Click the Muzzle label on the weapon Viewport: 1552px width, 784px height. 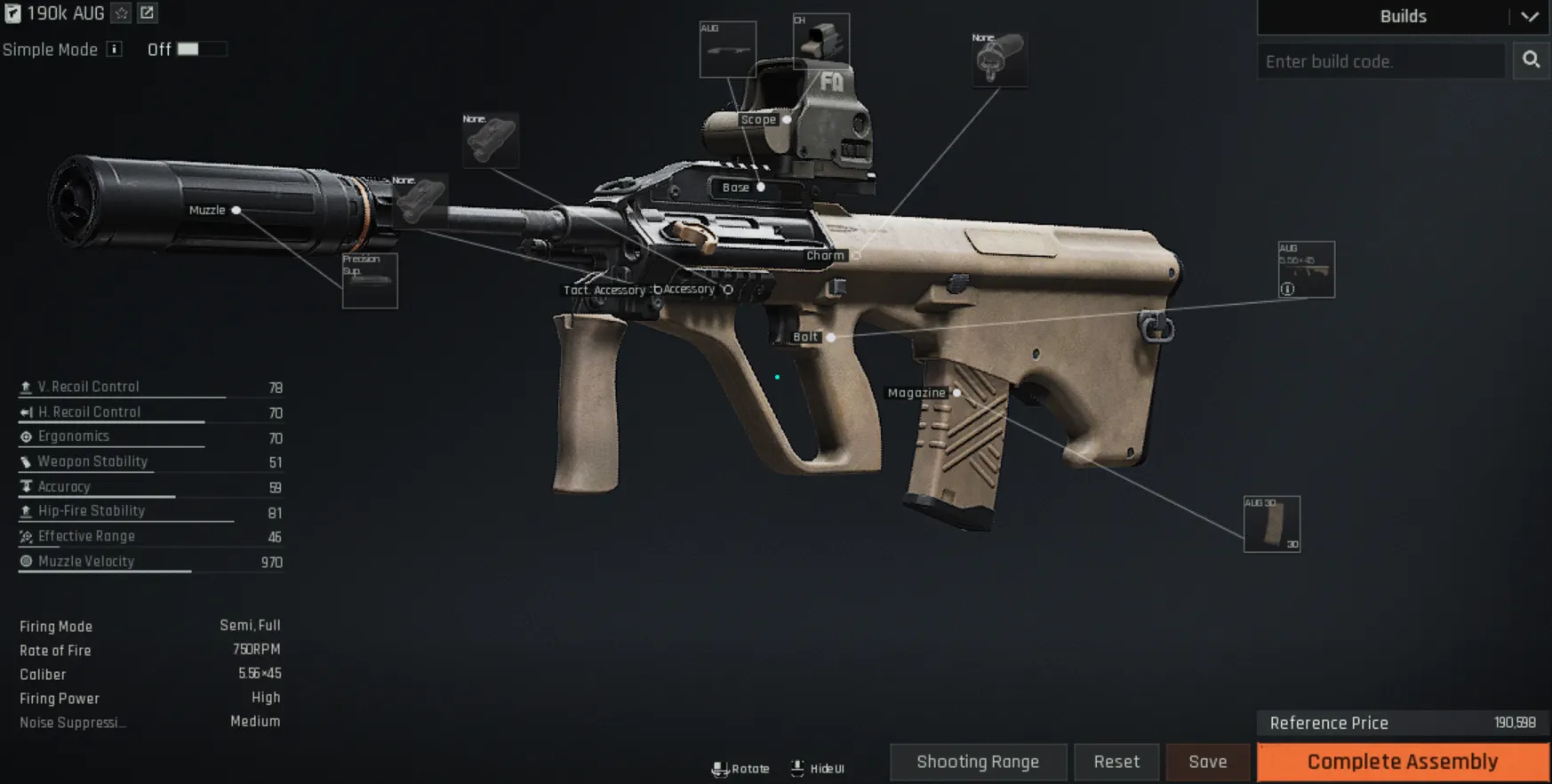click(207, 211)
